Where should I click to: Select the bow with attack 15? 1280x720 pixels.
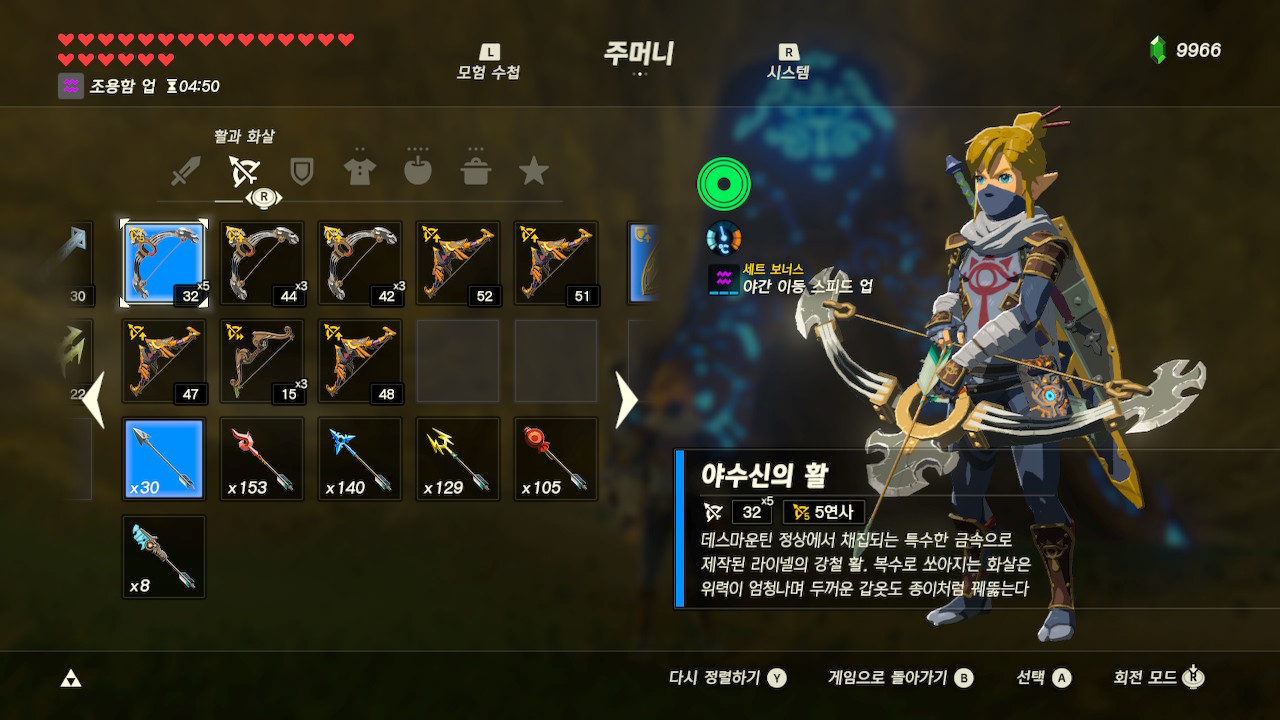click(x=261, y=361)
